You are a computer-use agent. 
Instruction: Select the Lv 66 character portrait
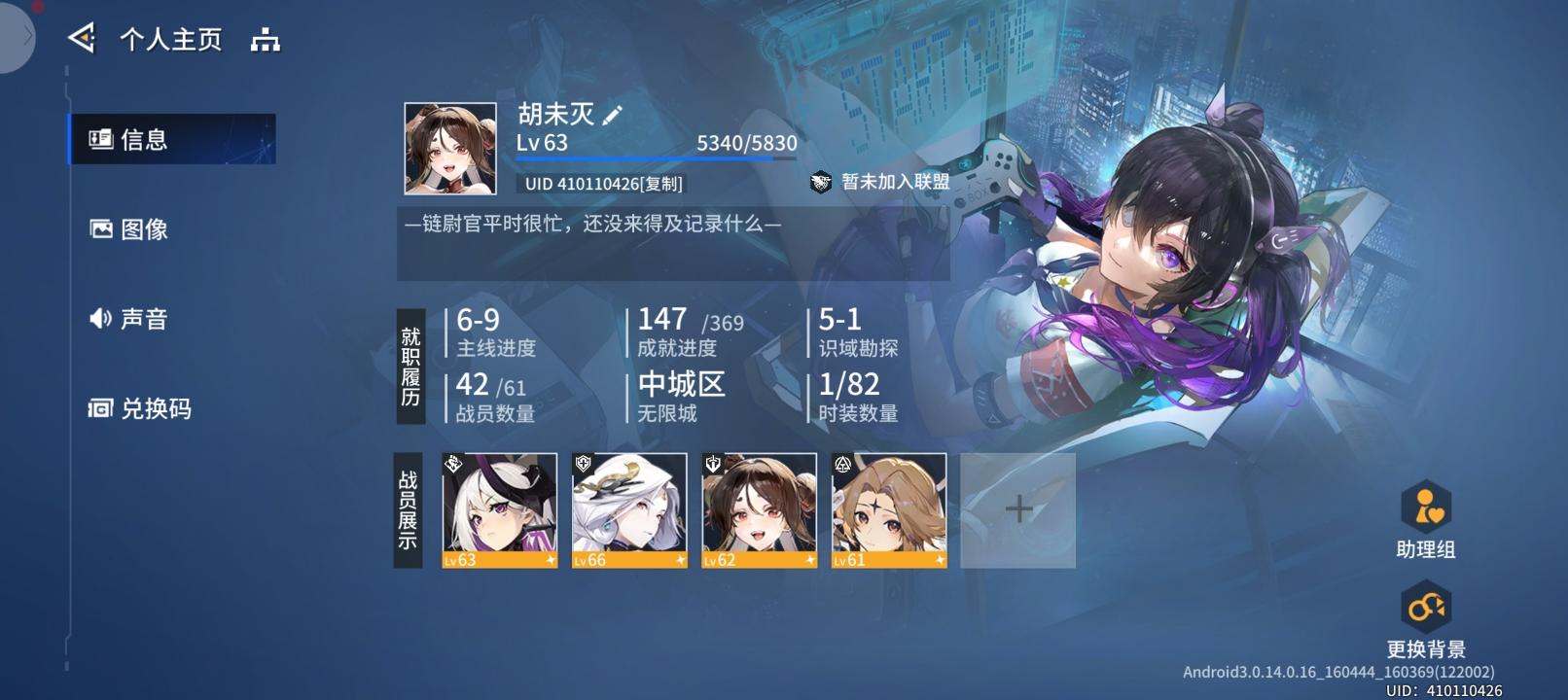tap(631, 510)
